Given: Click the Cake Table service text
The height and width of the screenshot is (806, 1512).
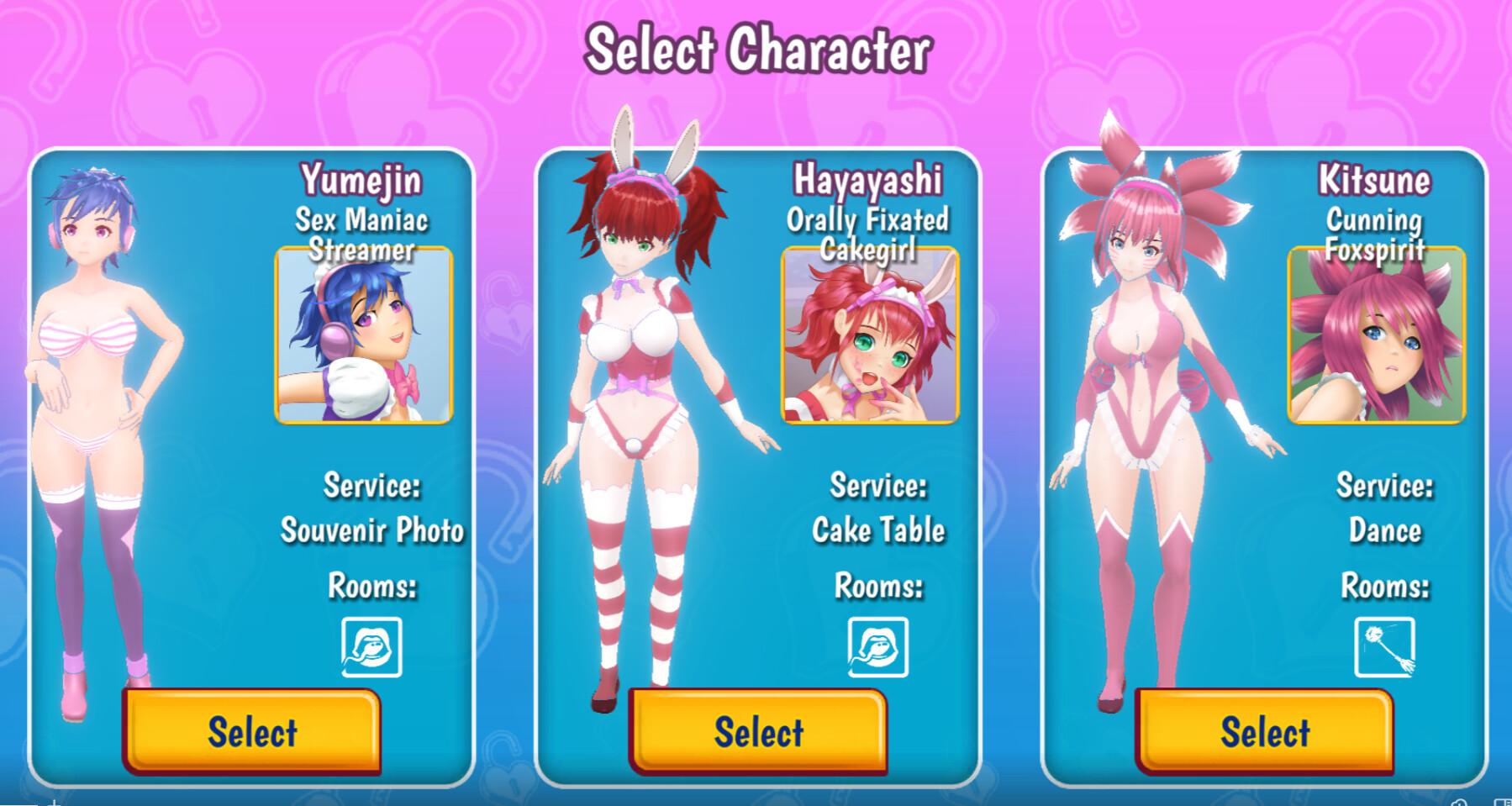Looking at the screenshot, I should point(877,529).
